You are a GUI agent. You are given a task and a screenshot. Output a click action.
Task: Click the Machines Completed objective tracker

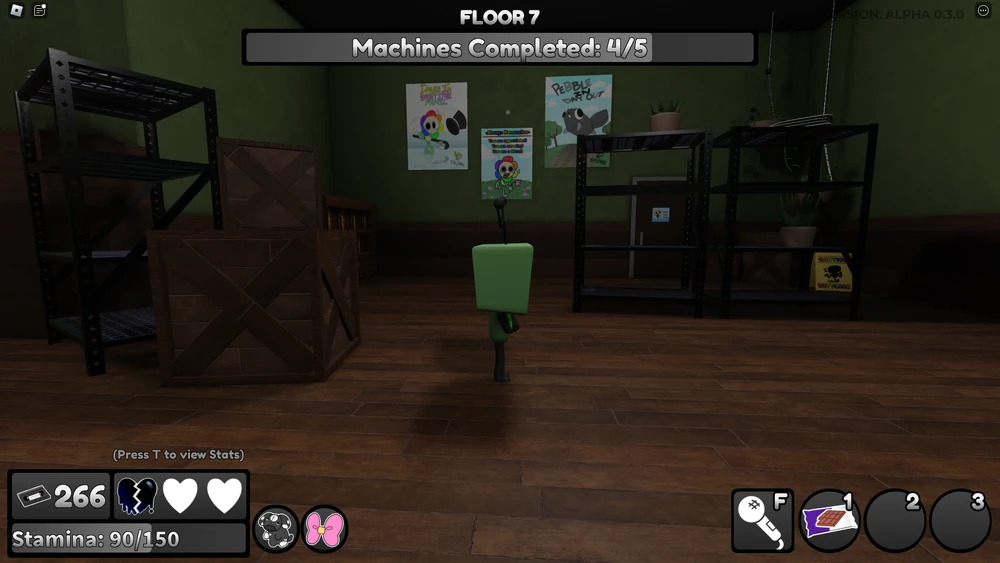[x=499, y=48]
